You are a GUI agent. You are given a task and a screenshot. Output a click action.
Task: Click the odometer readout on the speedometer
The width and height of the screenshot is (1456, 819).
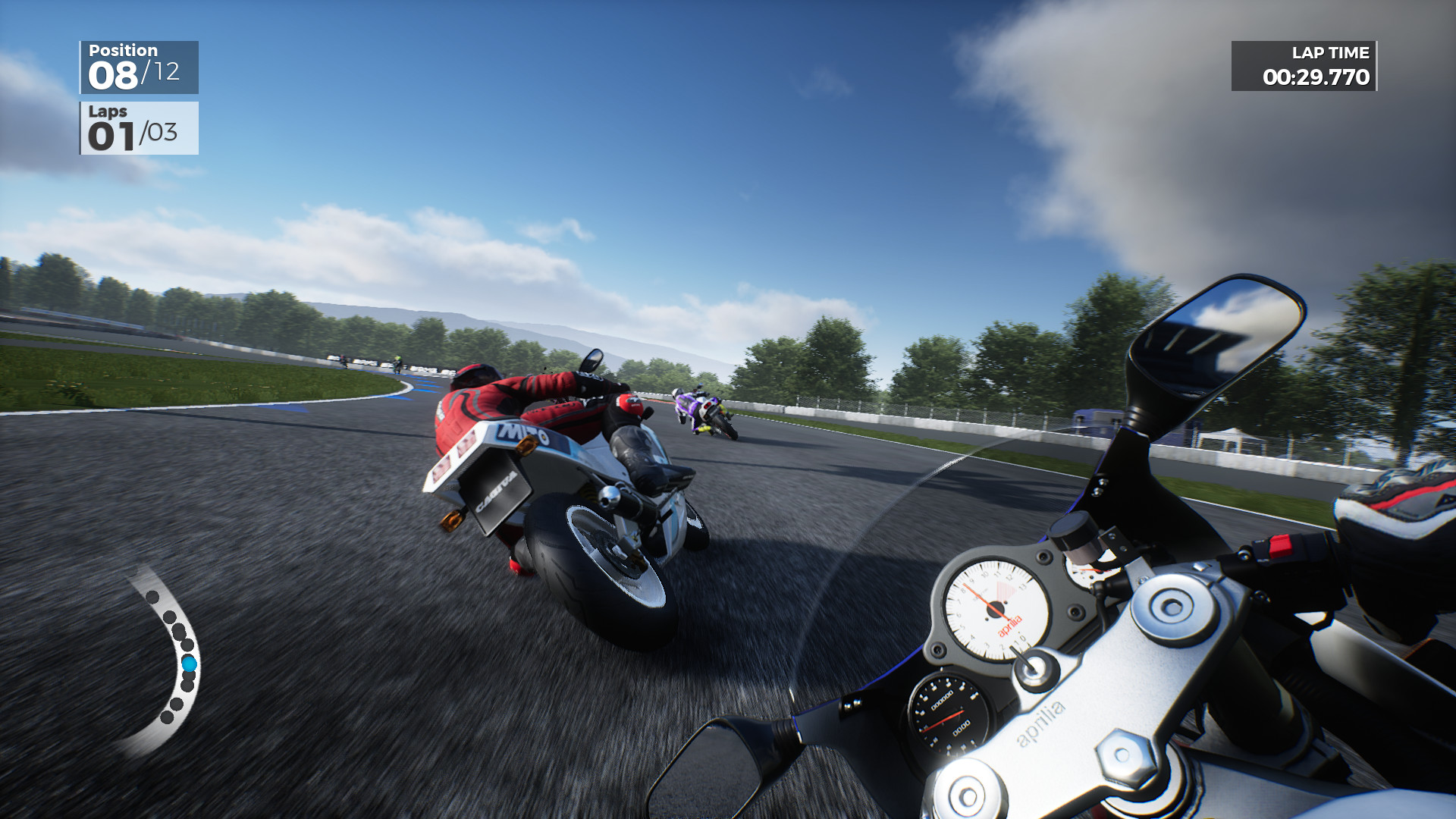941,701
